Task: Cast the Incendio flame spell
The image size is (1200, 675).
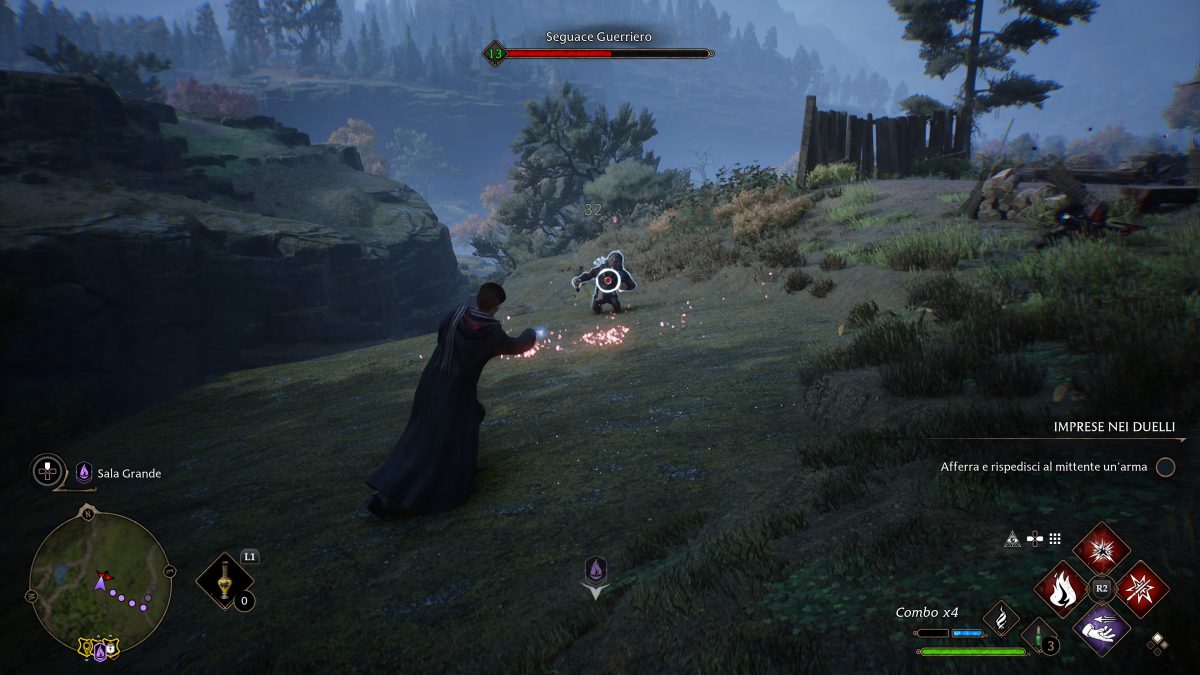Action: point(1062,589)
